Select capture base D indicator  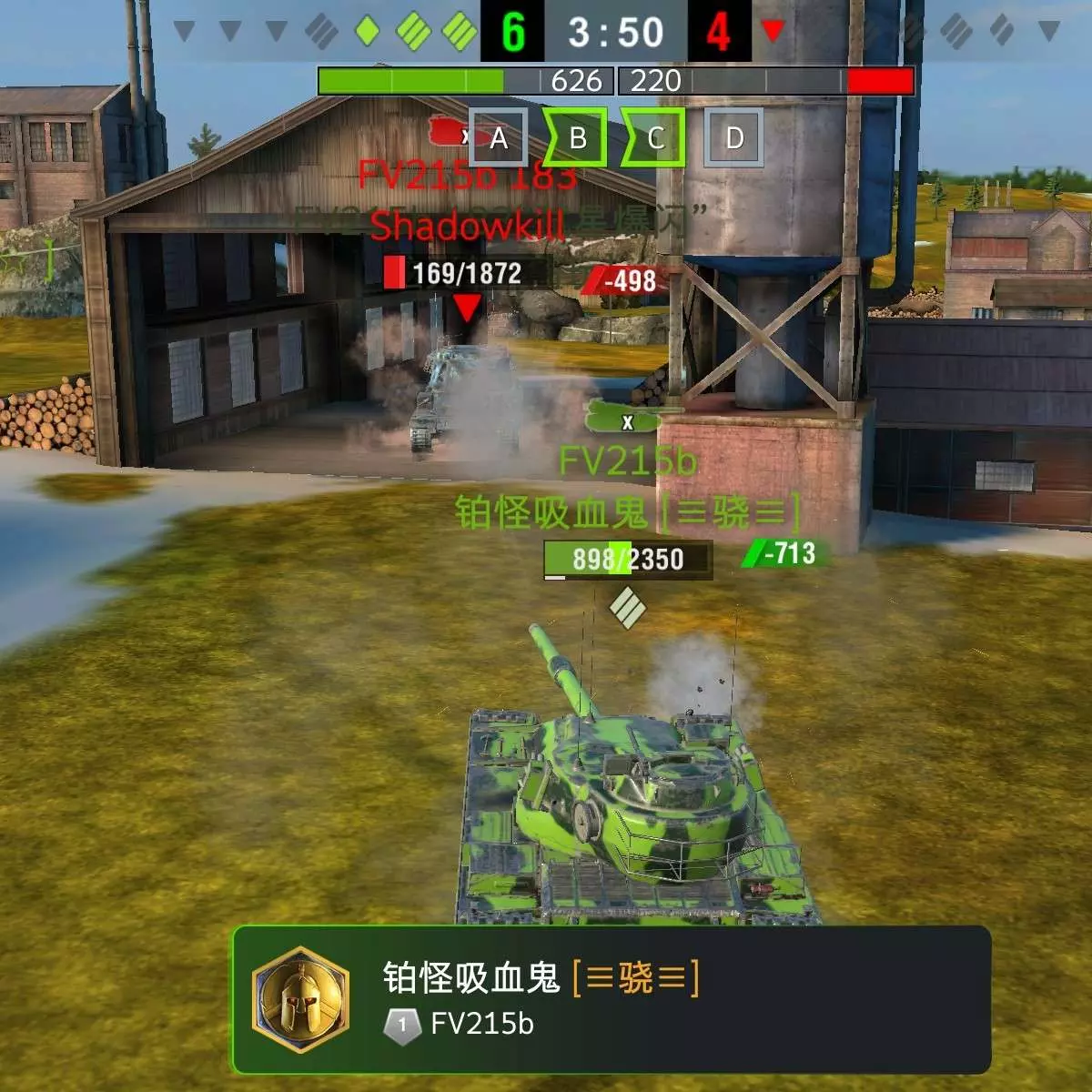point(733,138)
